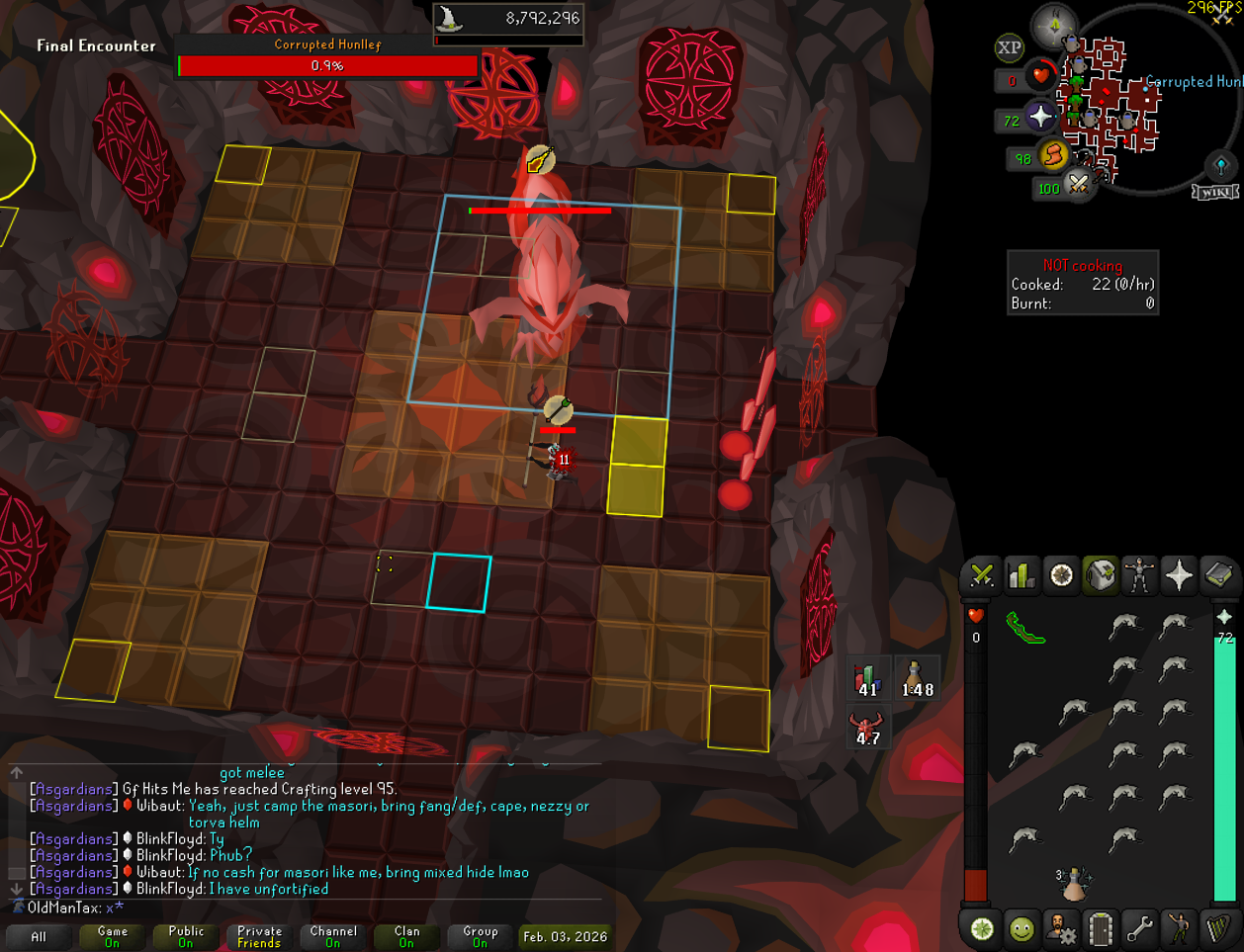This screenshot has height=952, width=1244.
Task: Select the green corrupted bow in inventory
Action: (1025, 628)
